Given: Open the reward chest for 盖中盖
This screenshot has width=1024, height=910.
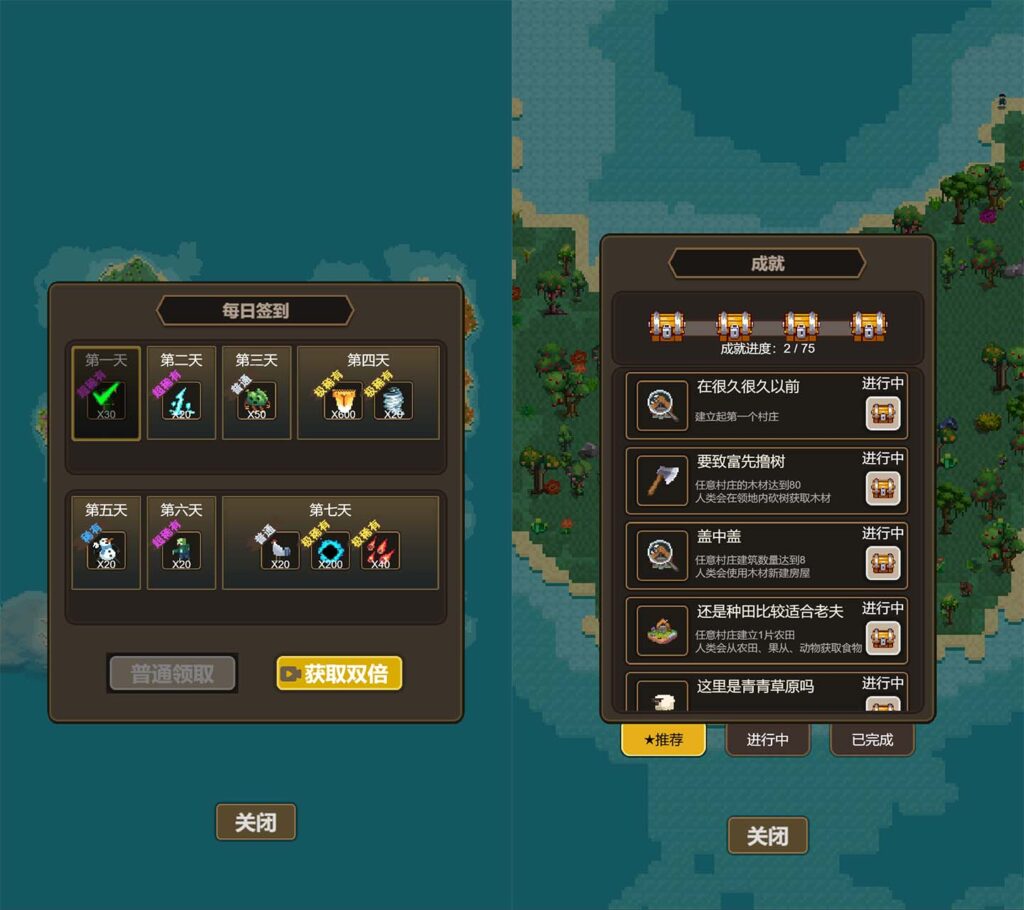Looking at the screenshot, I should (x=883, y=563).
